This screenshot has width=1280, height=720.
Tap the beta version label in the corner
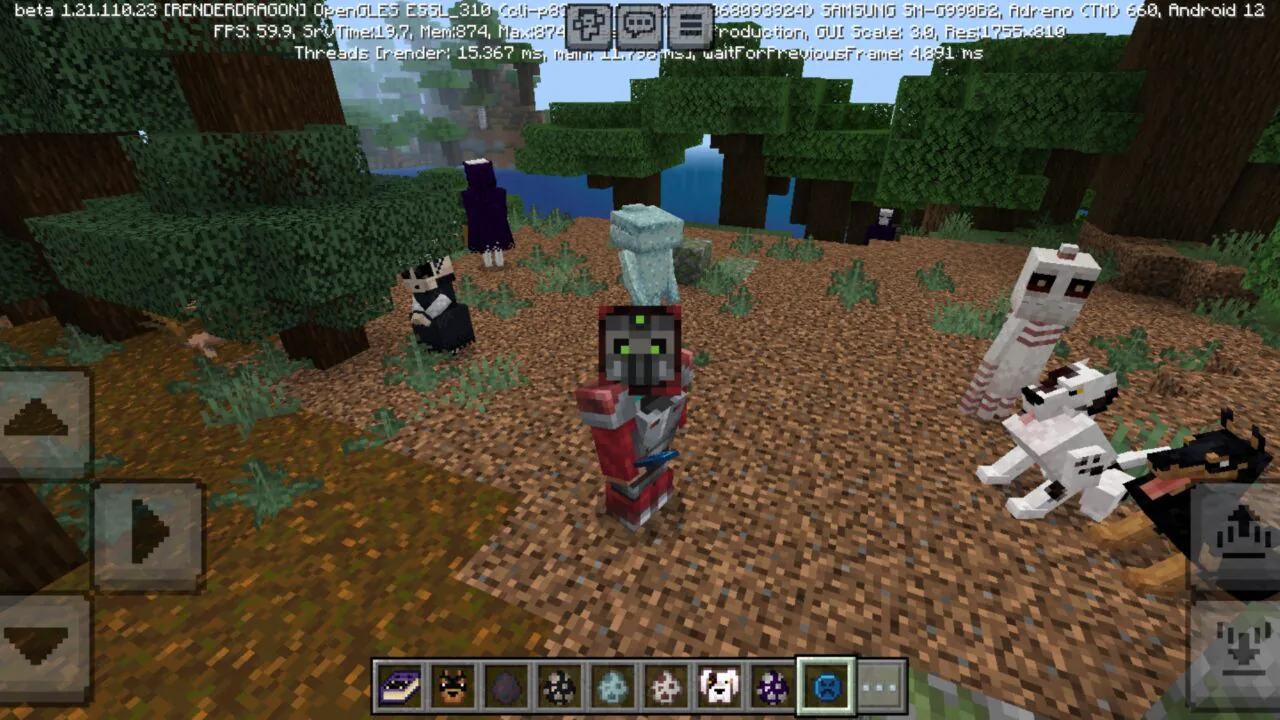click(65, 12)
